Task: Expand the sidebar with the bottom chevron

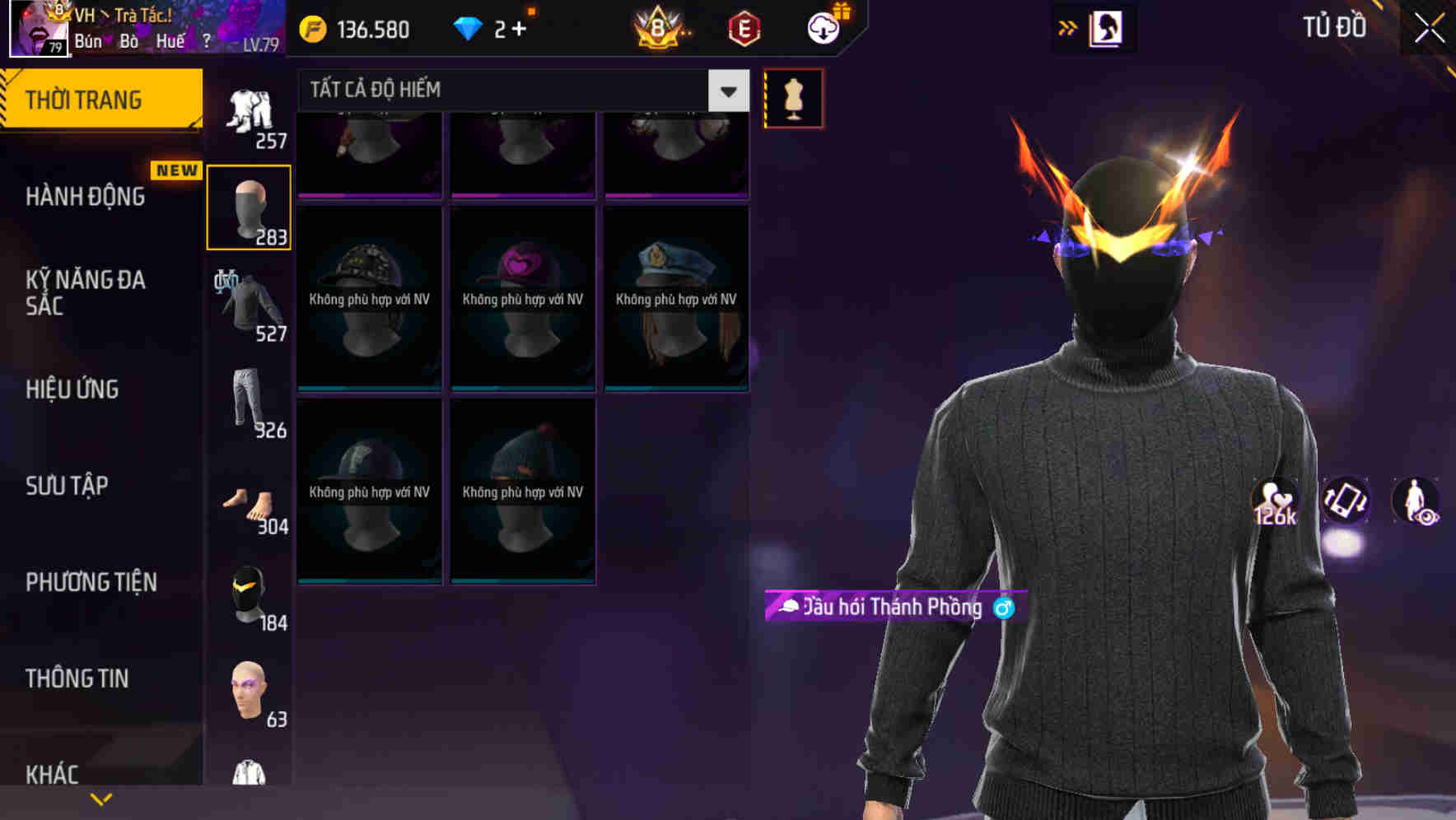Action: [x=100, y=798]
